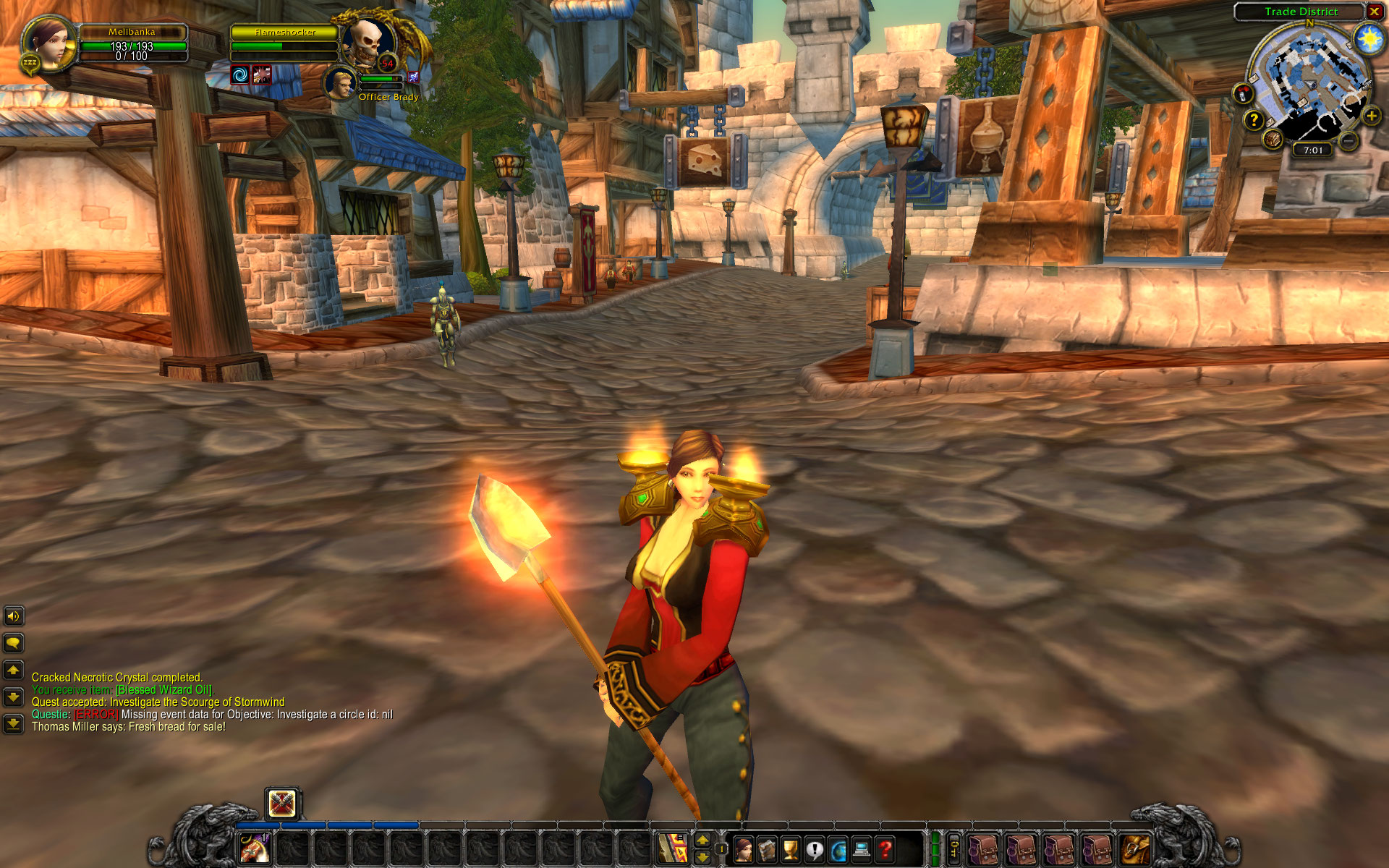Click the Trade District minimap
Screen dimensions: 1389x868
[1309, 83]
